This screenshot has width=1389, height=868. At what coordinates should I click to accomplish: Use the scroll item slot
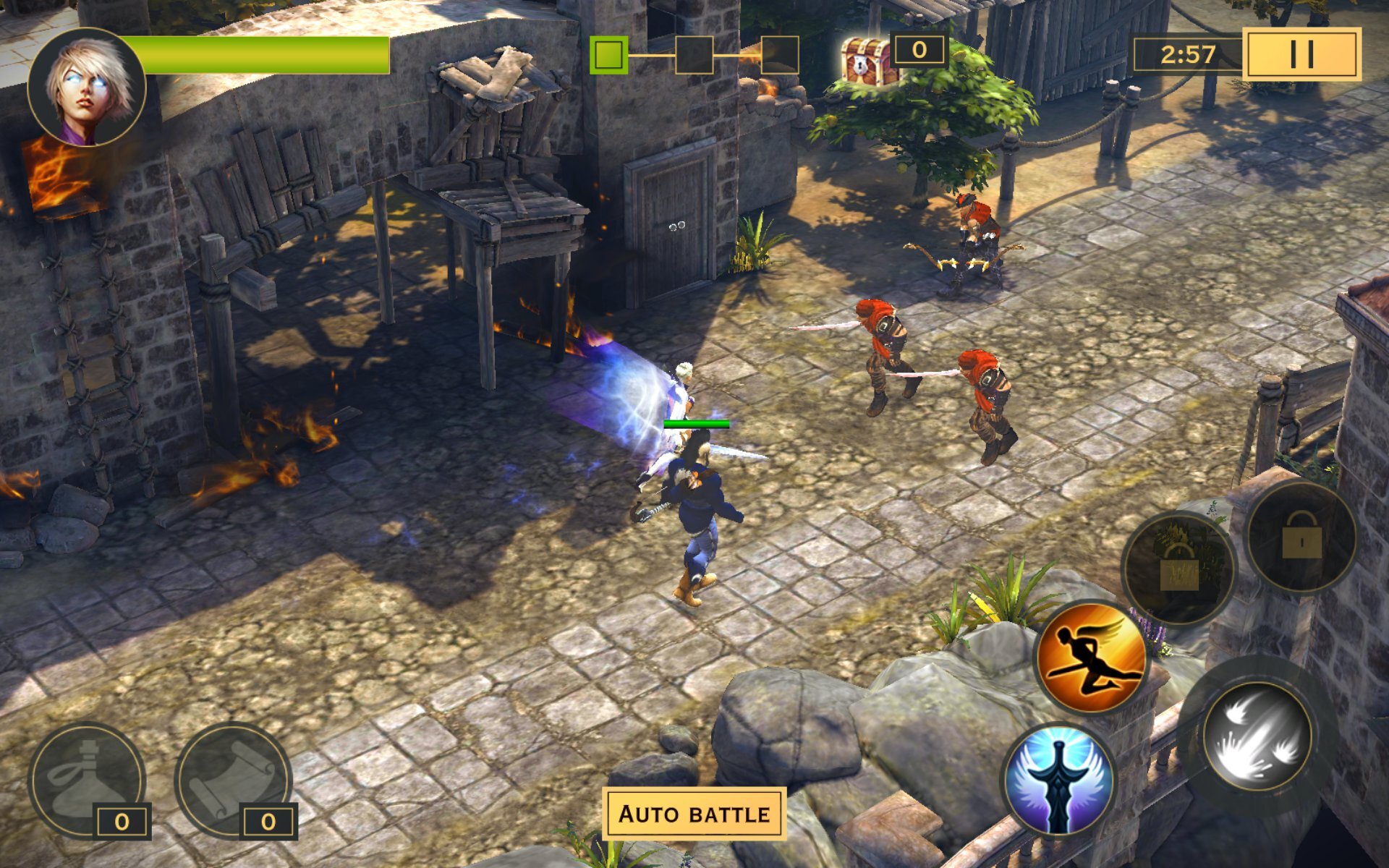233,779
